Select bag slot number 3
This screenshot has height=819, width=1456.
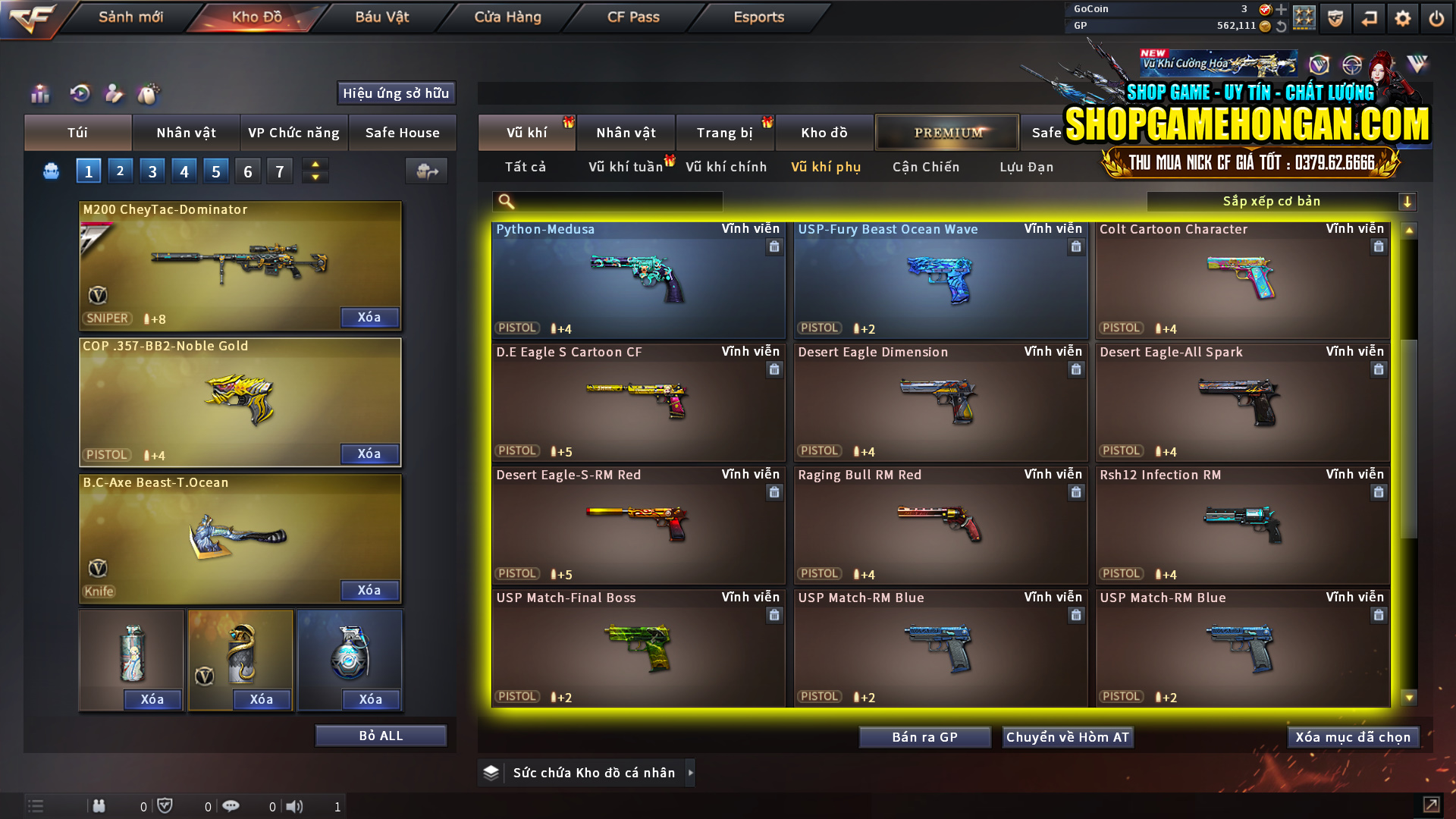point(152,171)
